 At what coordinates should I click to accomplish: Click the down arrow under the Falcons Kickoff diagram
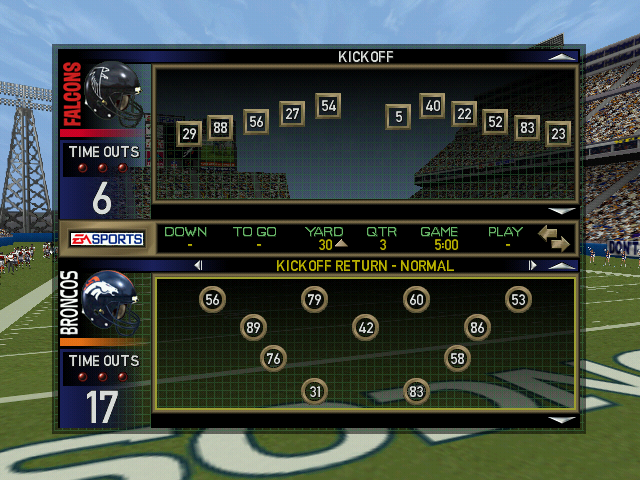563,211
